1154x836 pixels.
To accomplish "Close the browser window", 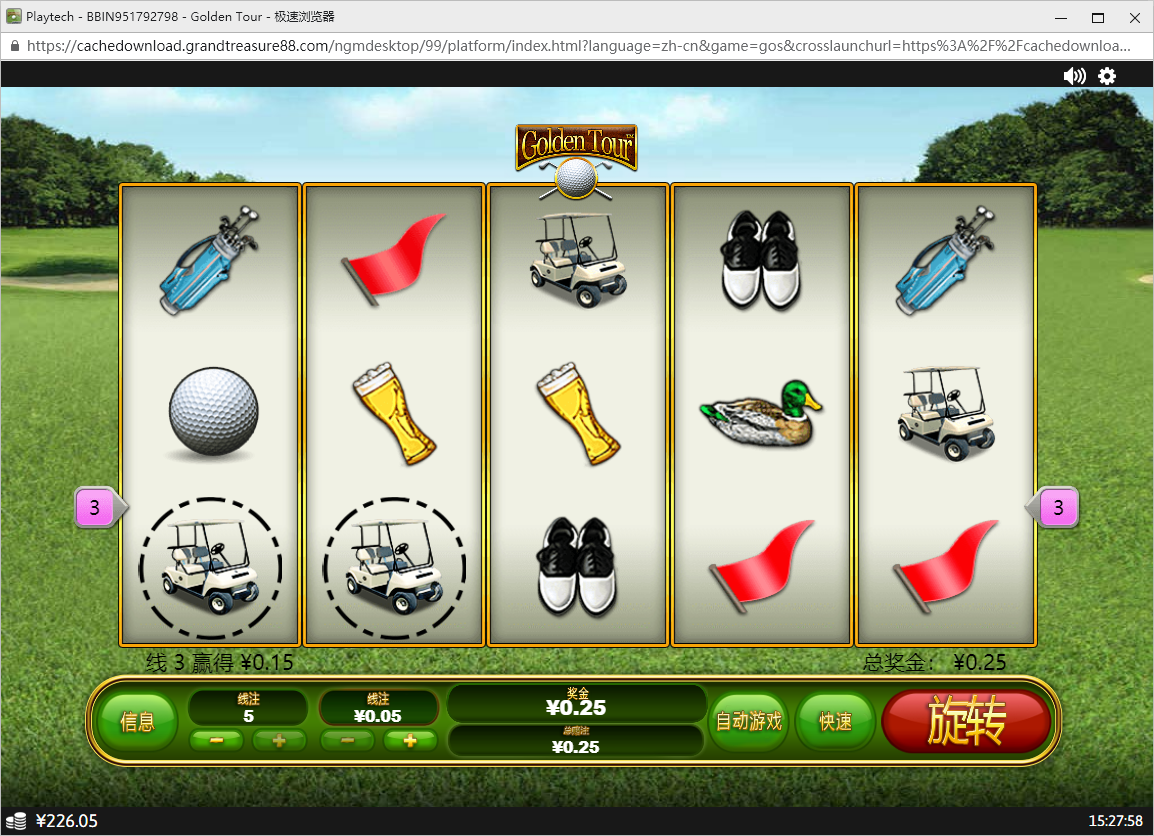I will pyautogui.click(x=1133, y=17).
